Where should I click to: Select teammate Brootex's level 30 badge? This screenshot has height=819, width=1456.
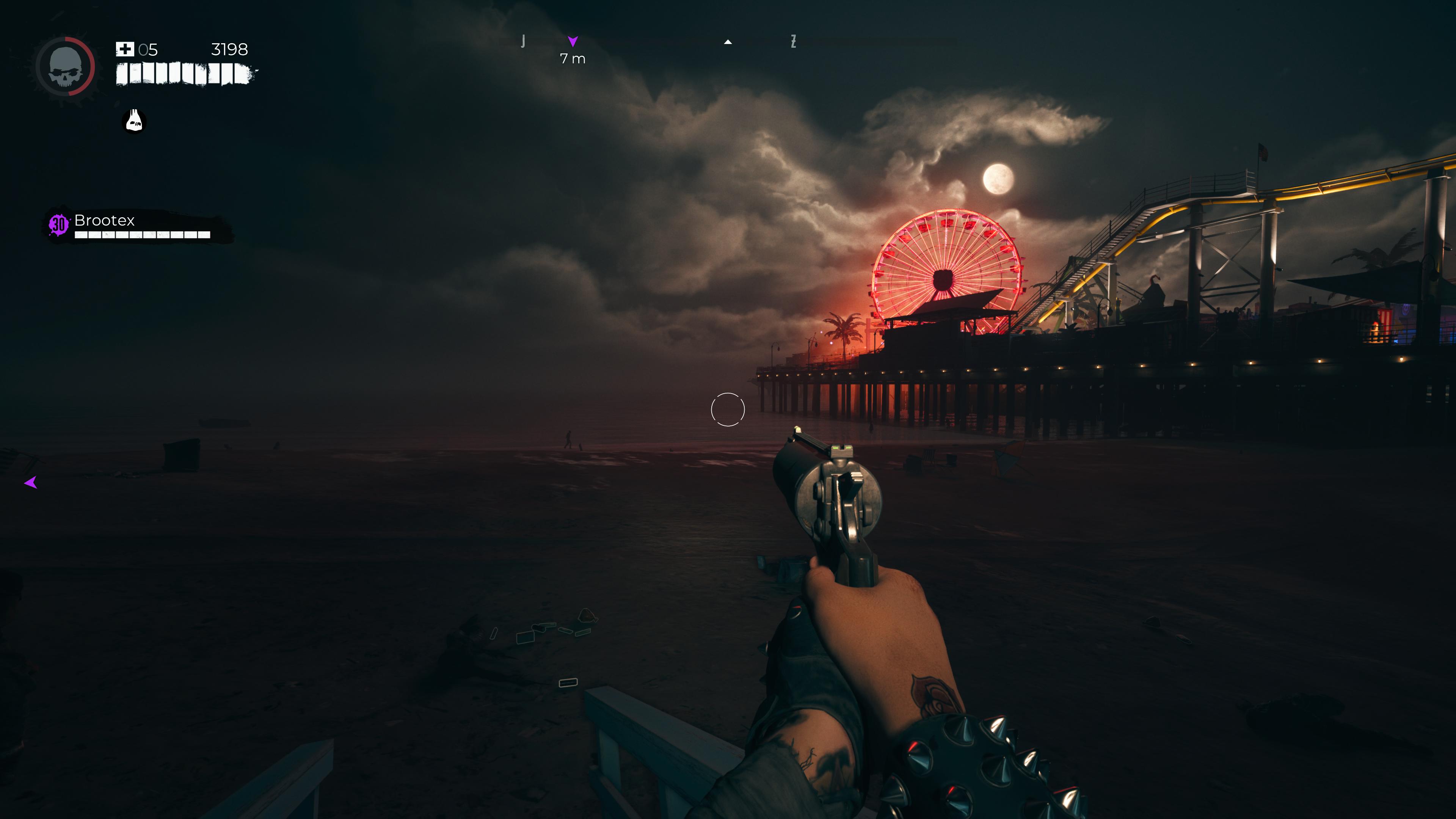point(59,224)
